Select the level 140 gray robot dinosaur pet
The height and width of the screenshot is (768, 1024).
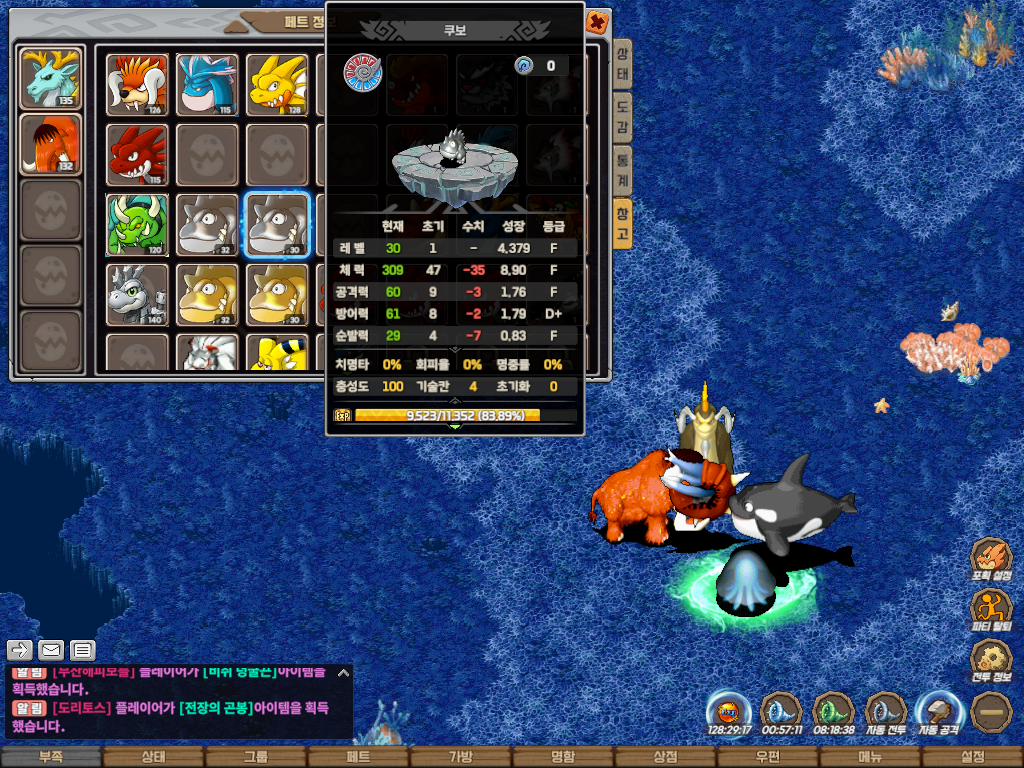(x=137, y=294)
